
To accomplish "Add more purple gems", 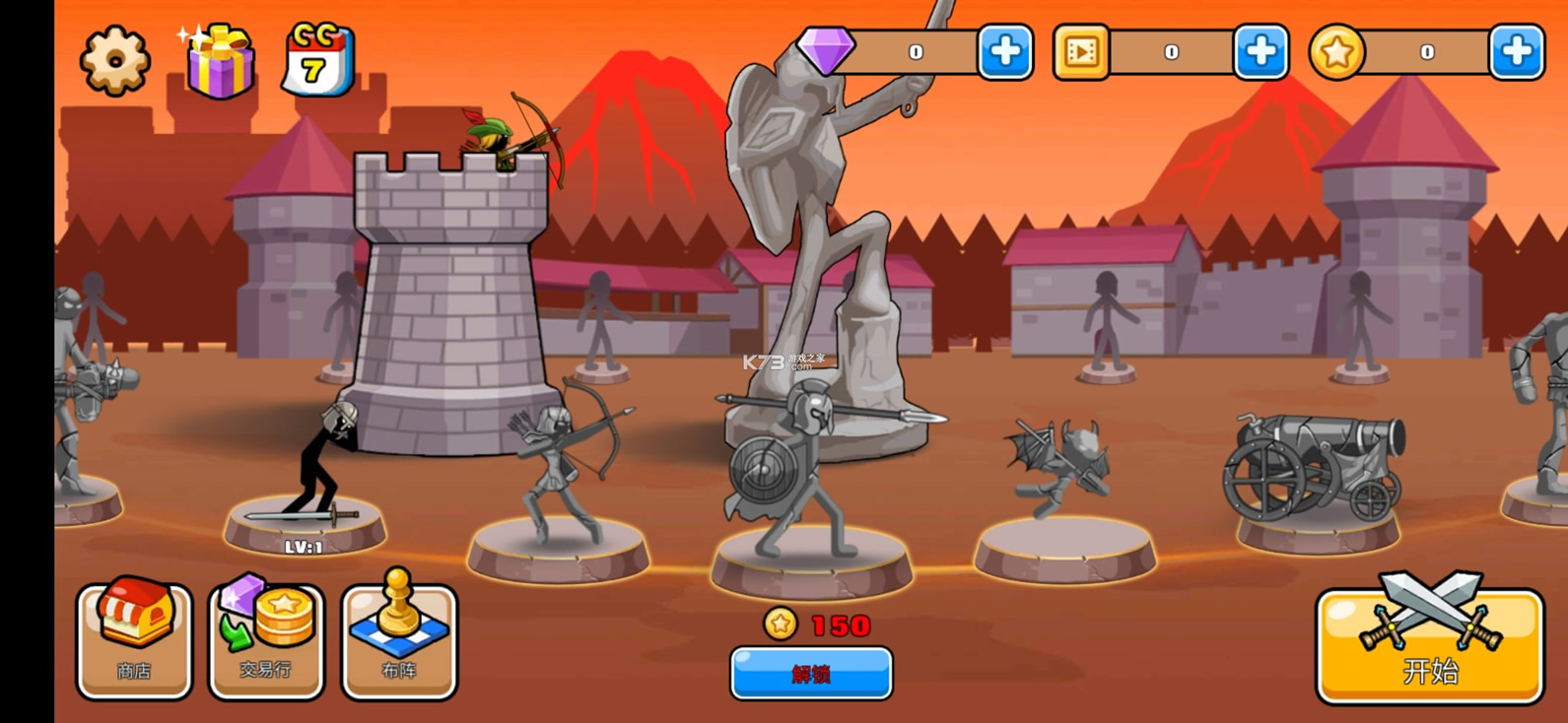I will (1004, 51).
